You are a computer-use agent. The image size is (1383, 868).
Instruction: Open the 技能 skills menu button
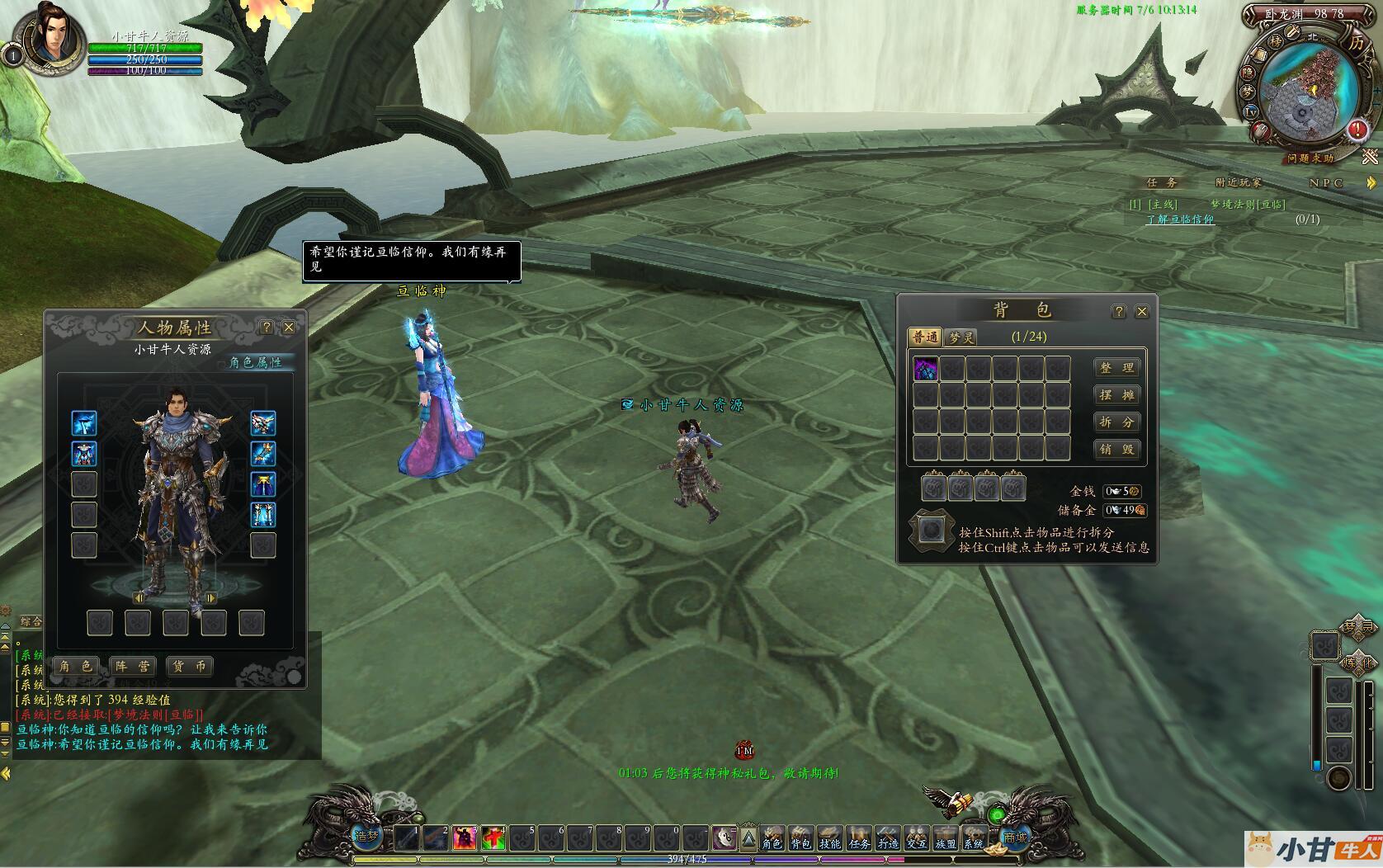point(829,838)
